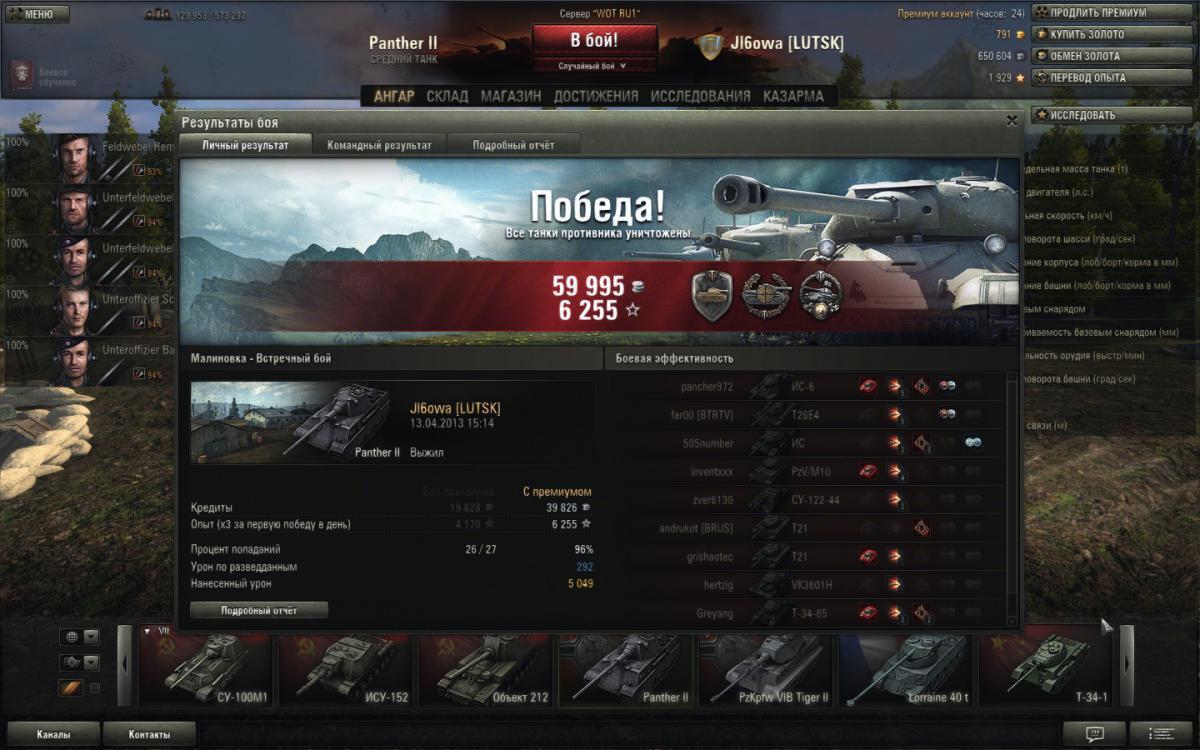Open the Меню button
The height and width of the screenshot is (750, 1200).
(x=37, y=15)
